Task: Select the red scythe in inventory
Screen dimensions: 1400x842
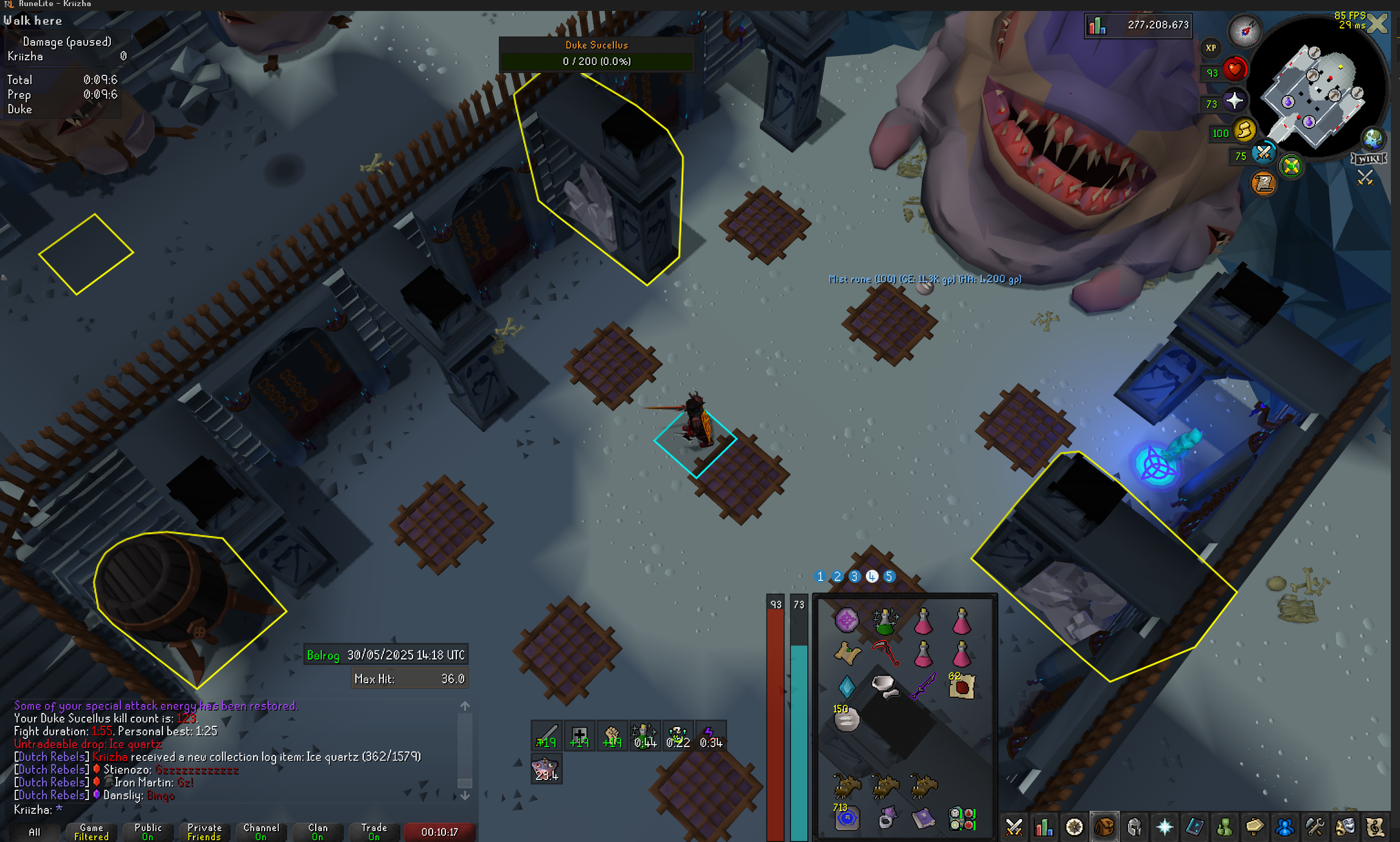Action: point(885,653)
